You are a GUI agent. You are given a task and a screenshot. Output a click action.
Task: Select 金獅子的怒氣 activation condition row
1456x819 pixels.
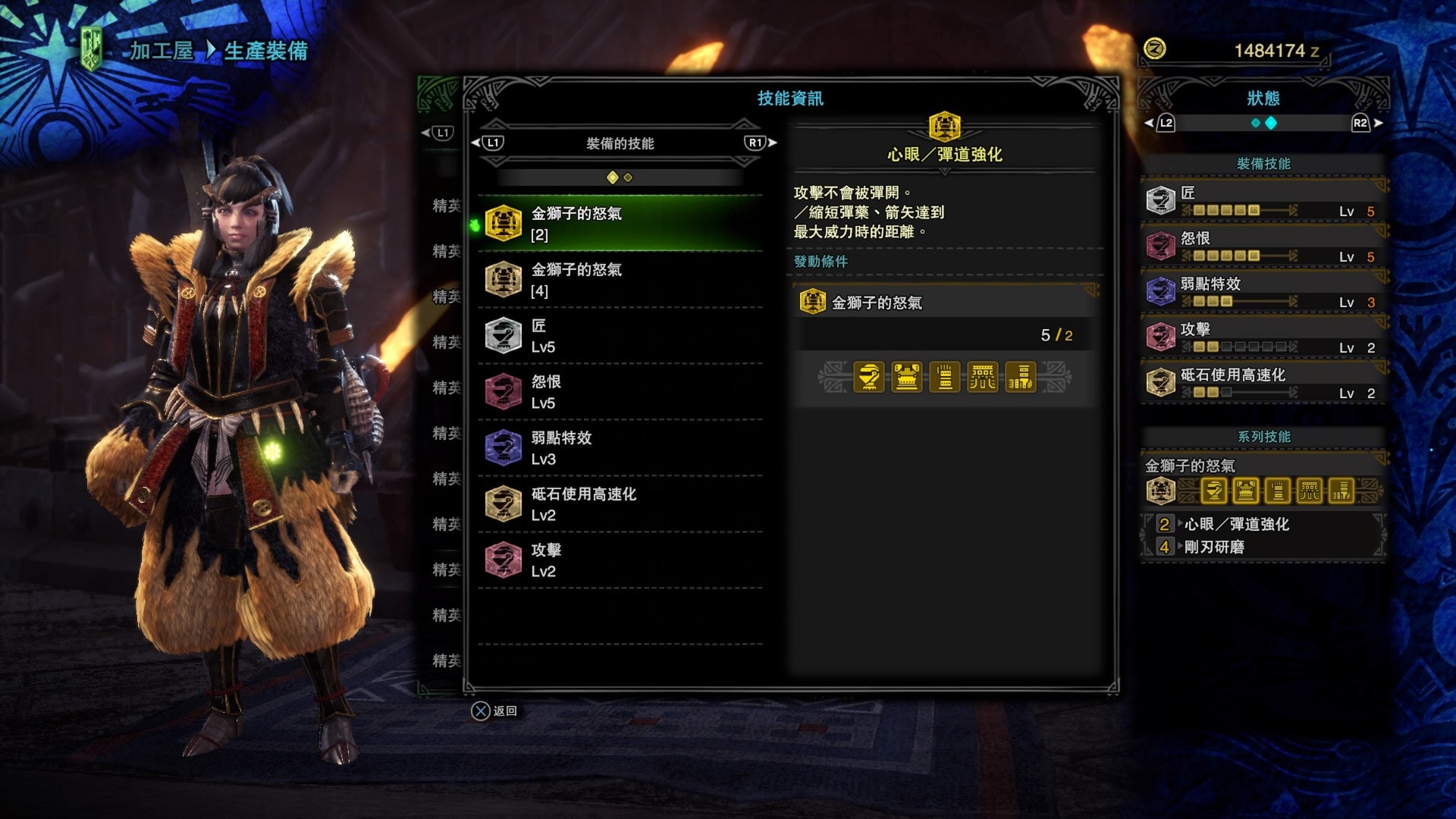click(x=944, y=303)
